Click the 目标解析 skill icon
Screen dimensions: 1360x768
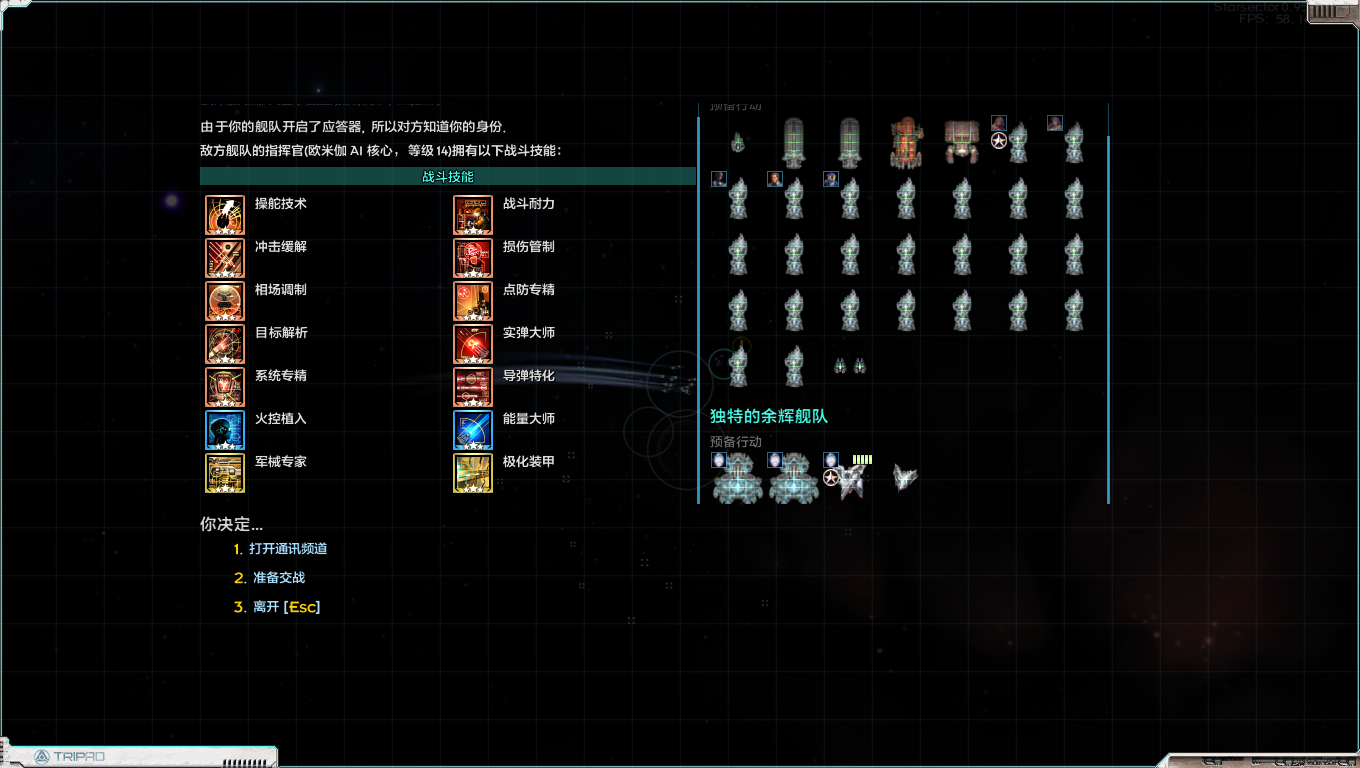pyautogui.click(x=225, y=344)
